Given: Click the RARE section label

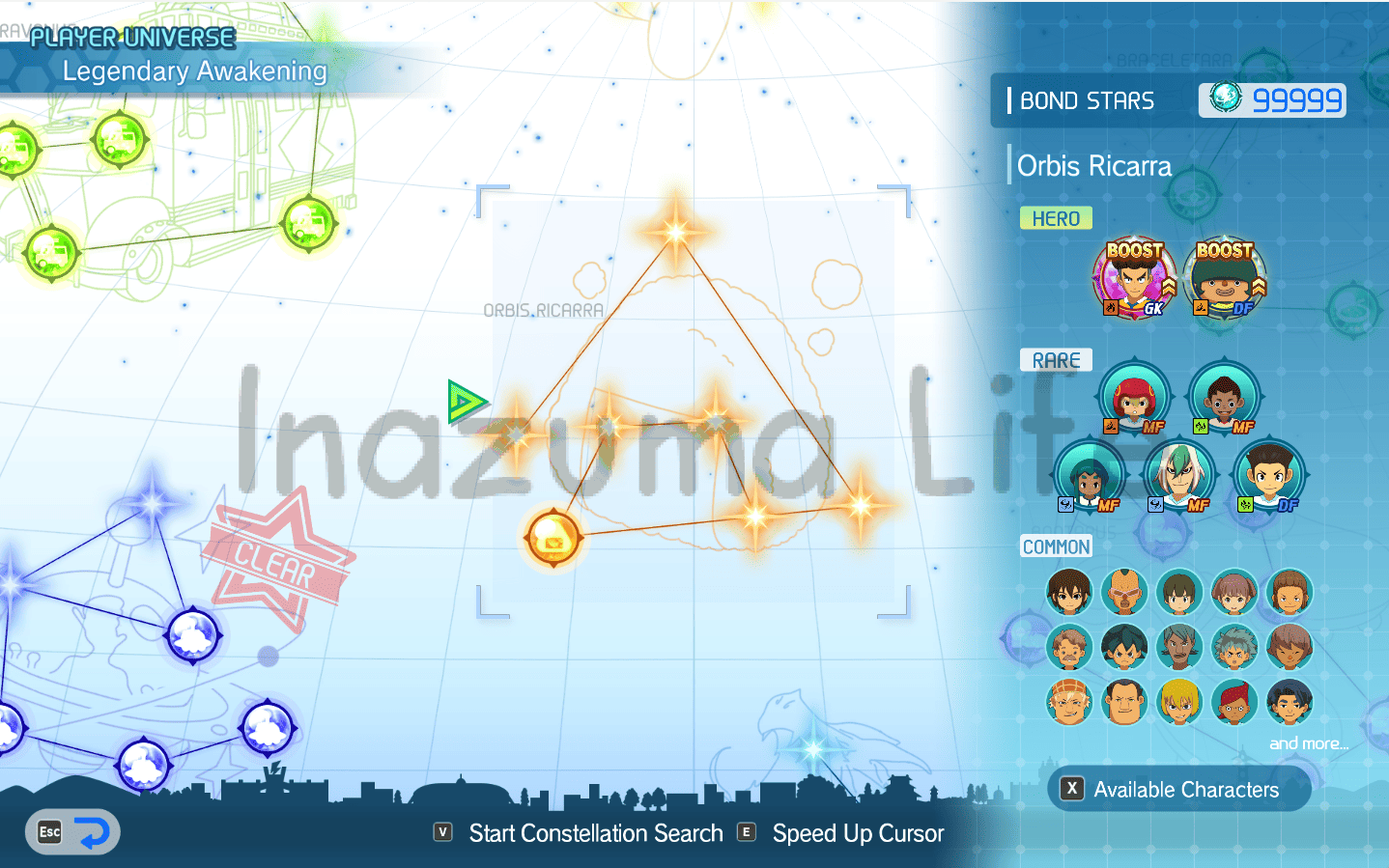Looking at the screenshot, I should point(1056,359).
